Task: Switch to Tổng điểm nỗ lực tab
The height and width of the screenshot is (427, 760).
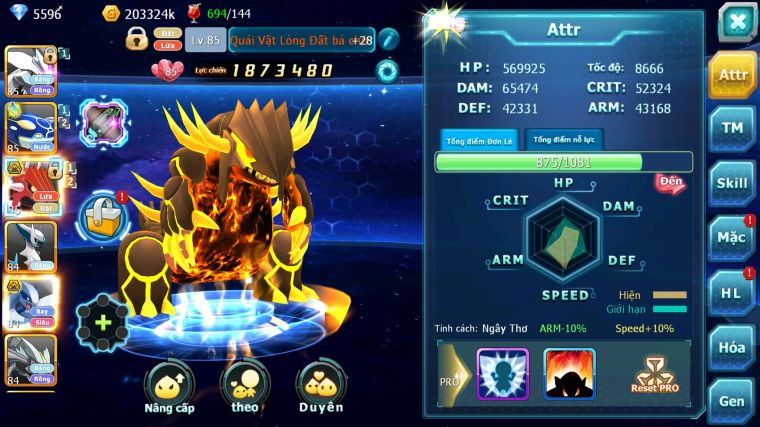Action: tap(564, 139)
